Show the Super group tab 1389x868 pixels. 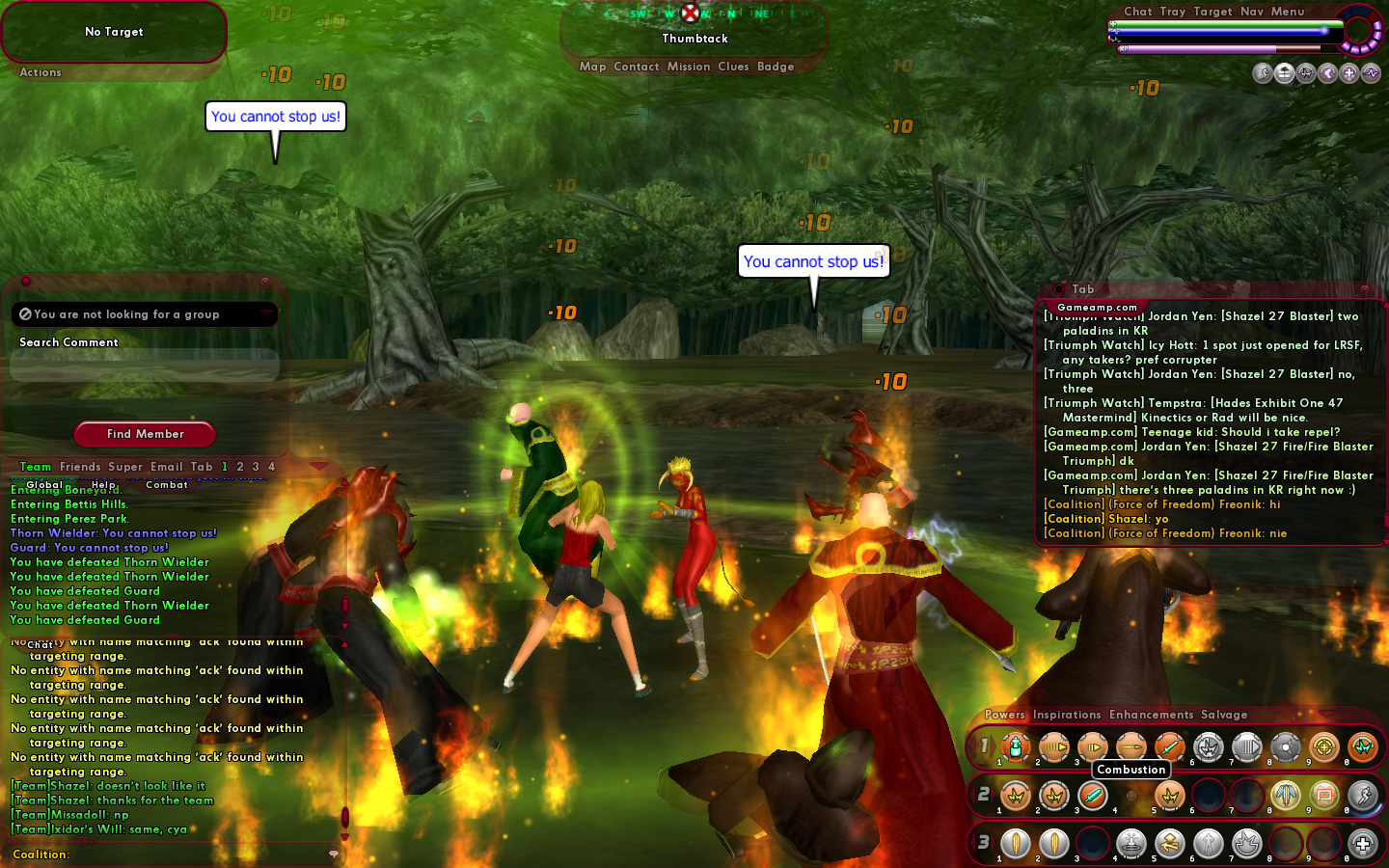pos(125,467)
